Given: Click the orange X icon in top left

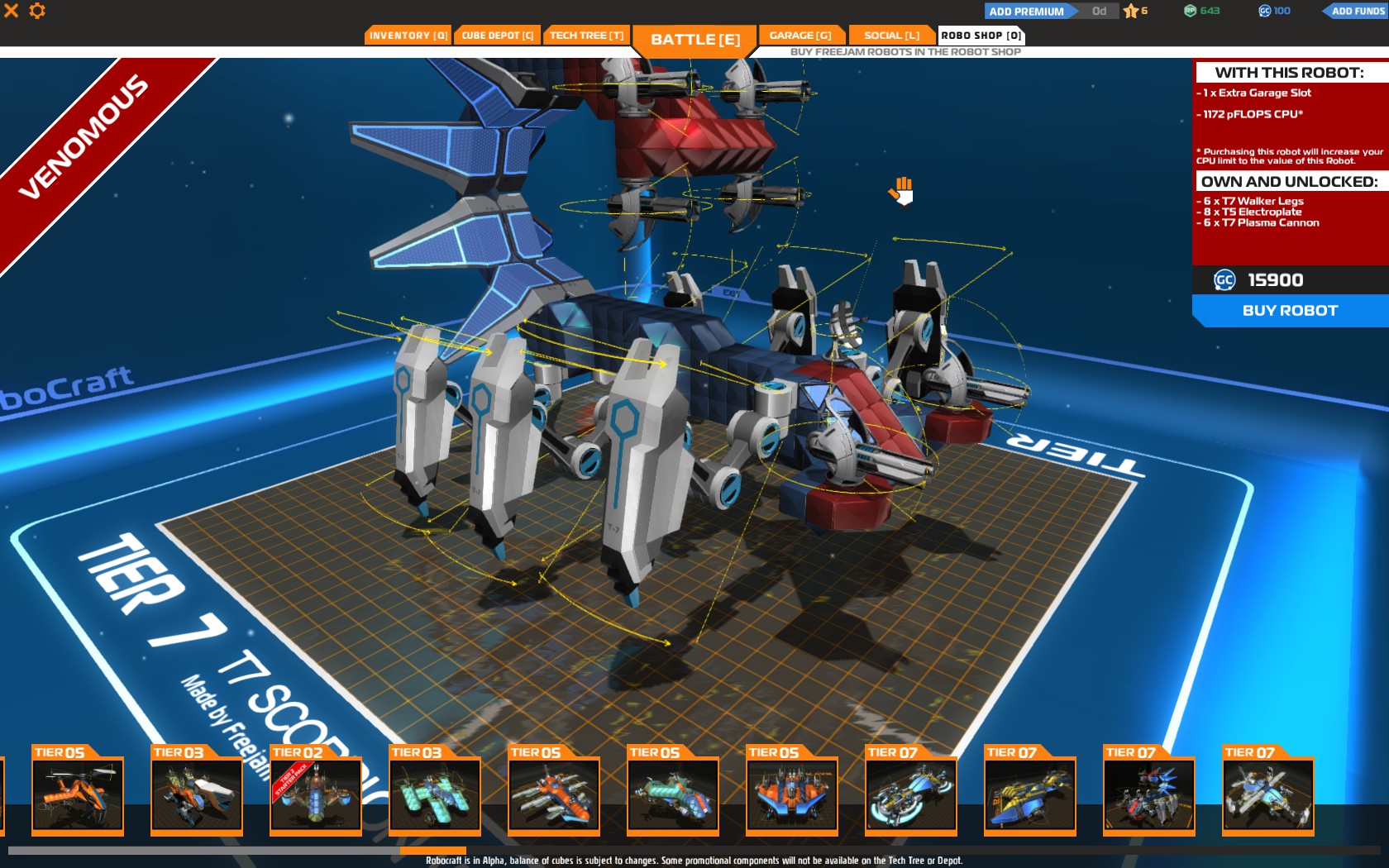Looking at the screenshot, I should 11,12.
